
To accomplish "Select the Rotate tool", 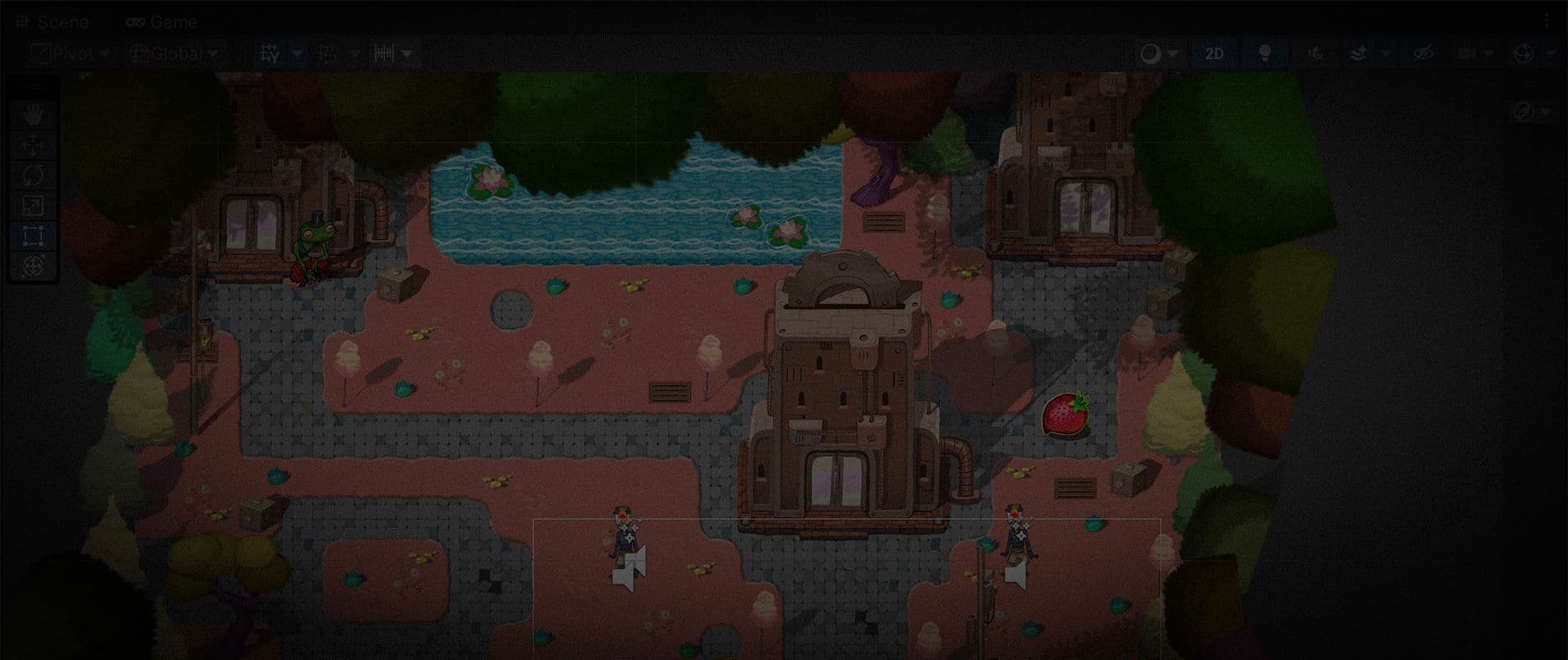I will pyautogui.click(x=33, y=173).
